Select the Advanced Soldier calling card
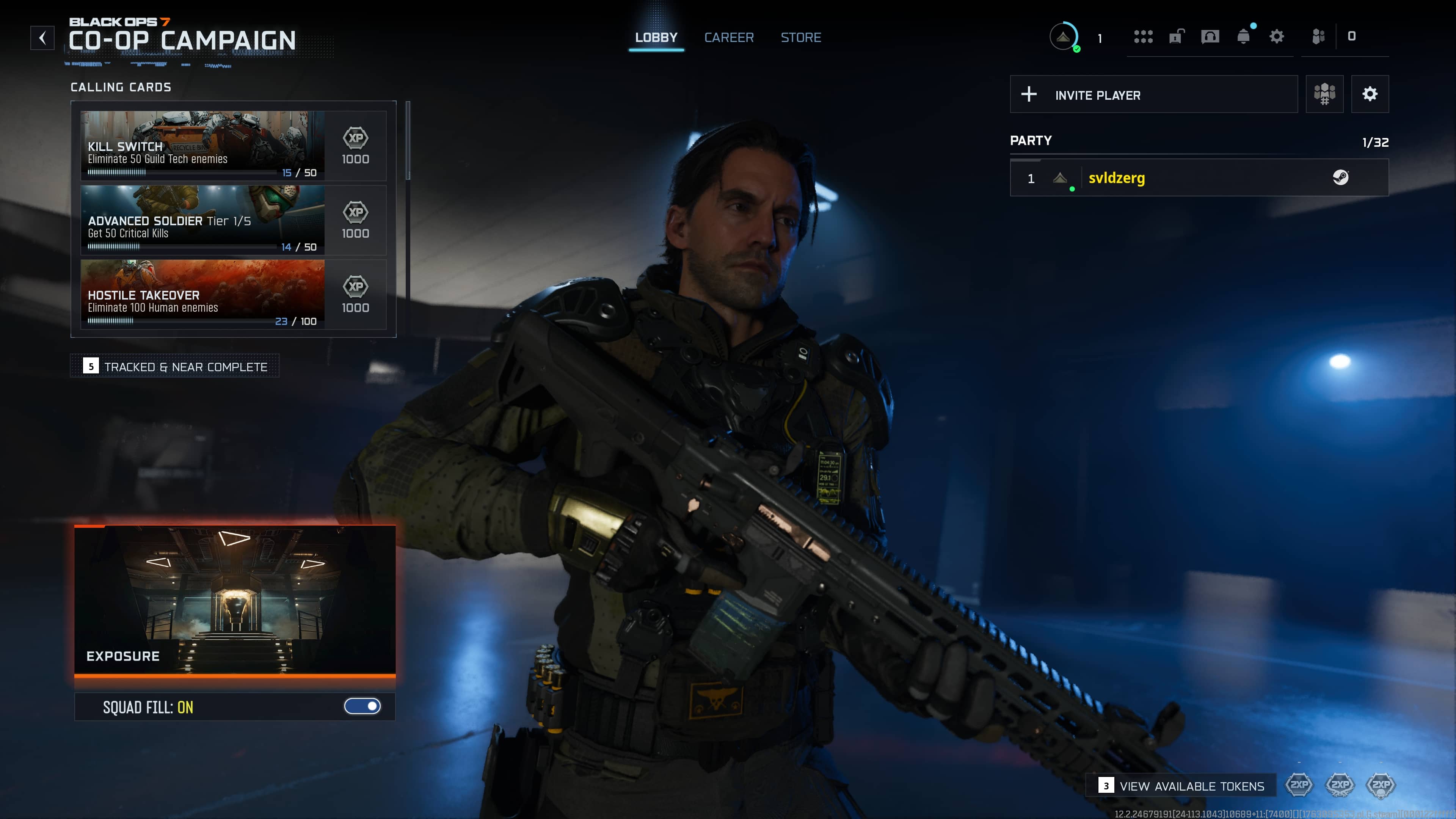This screenshot has width=1456, height=819. pos(202,220)
